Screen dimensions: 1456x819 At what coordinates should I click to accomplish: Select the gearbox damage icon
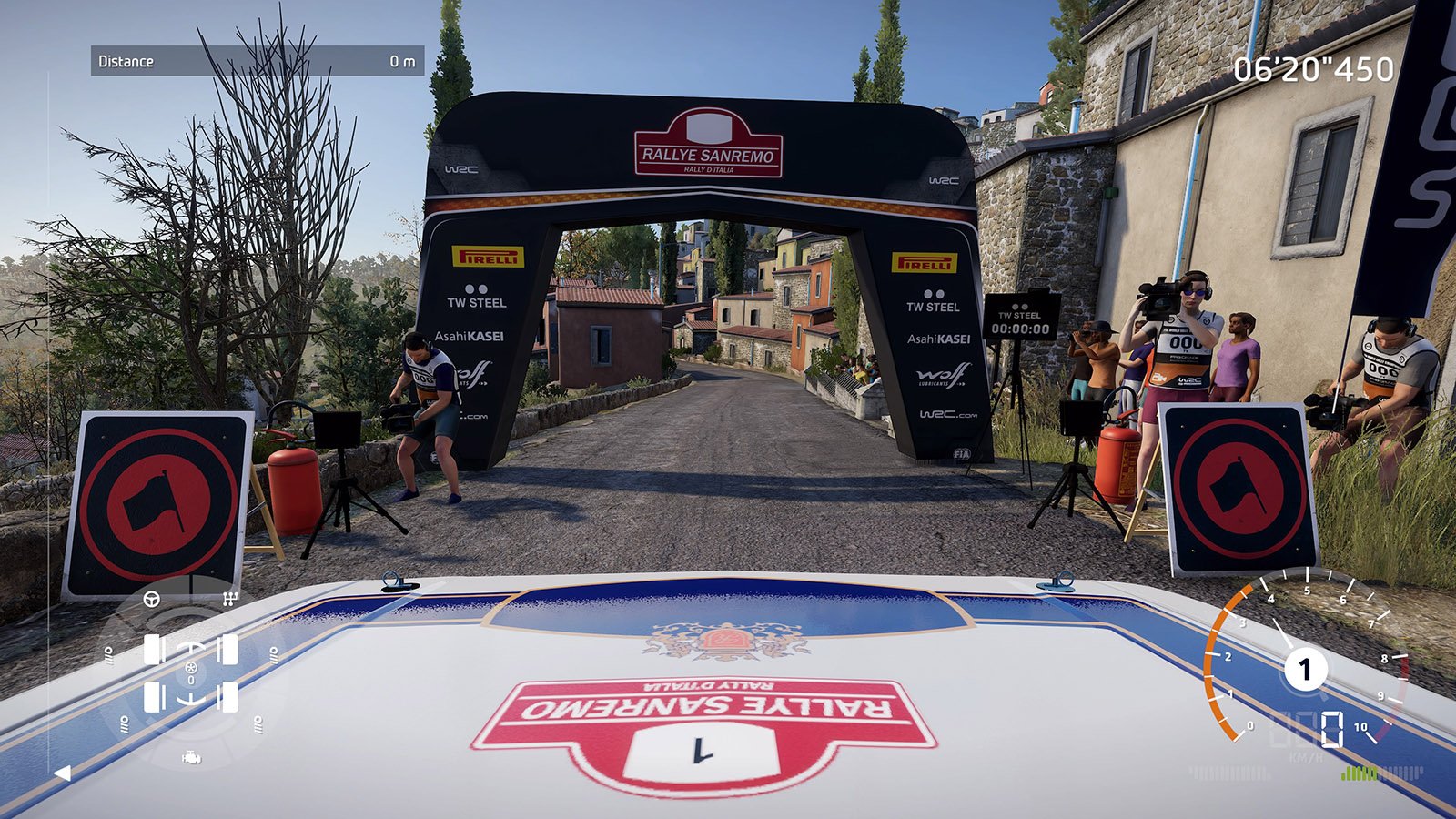tap(230, 599)
